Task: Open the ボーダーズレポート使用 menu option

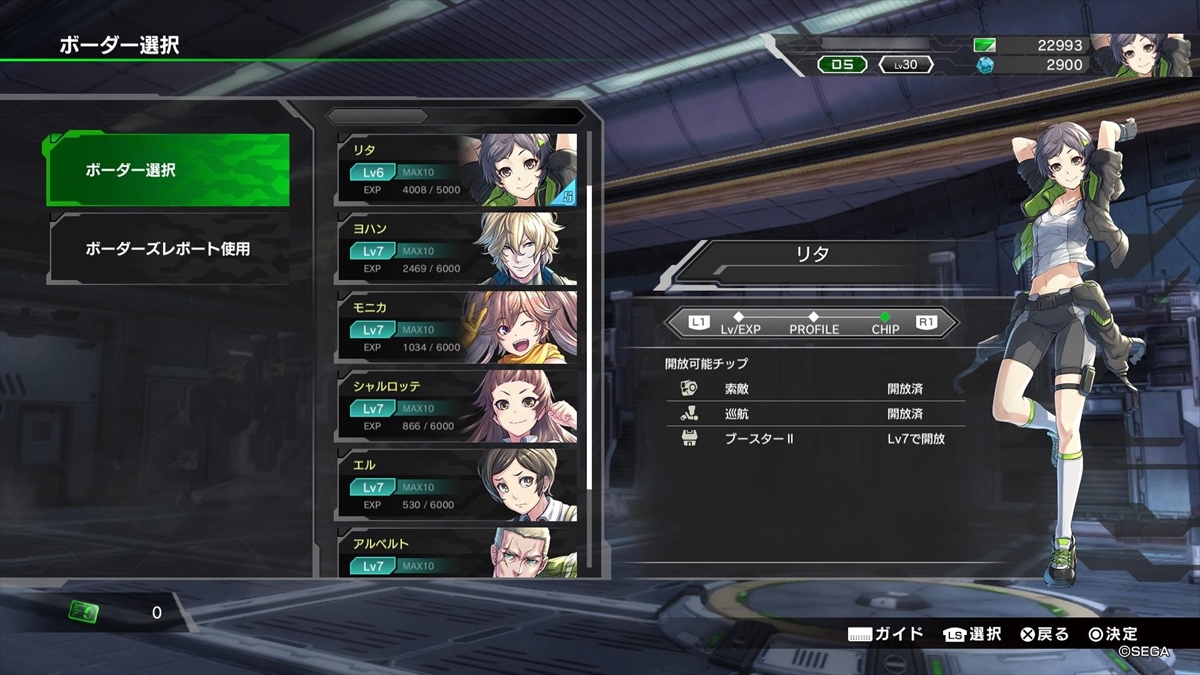Action: pos(168,249)
